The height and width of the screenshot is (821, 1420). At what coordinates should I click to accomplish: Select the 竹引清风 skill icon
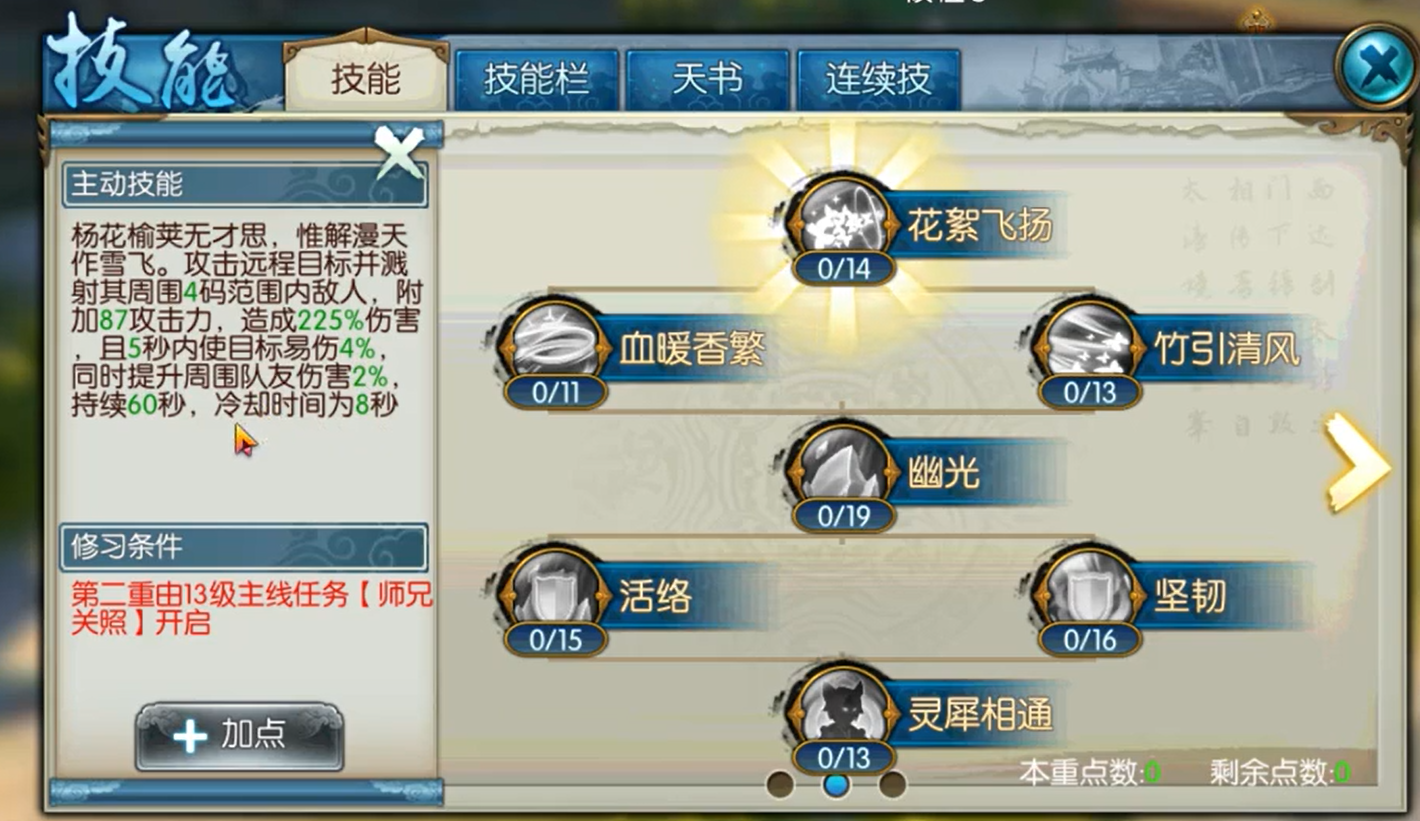tap(1086, 345)
